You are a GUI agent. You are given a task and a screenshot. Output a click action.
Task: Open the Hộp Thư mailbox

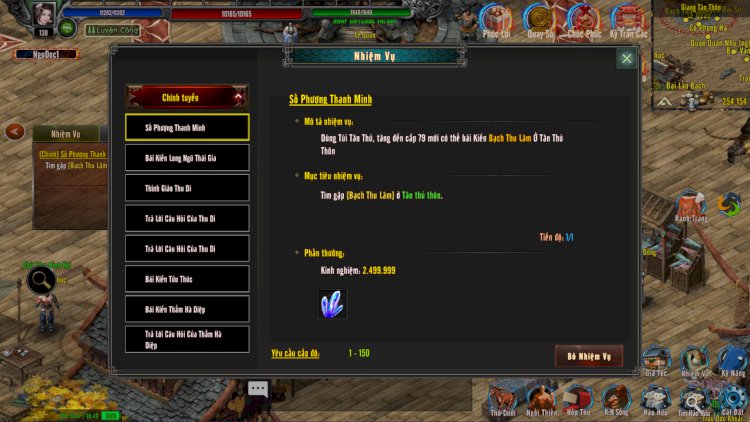[x=578, y=396]
